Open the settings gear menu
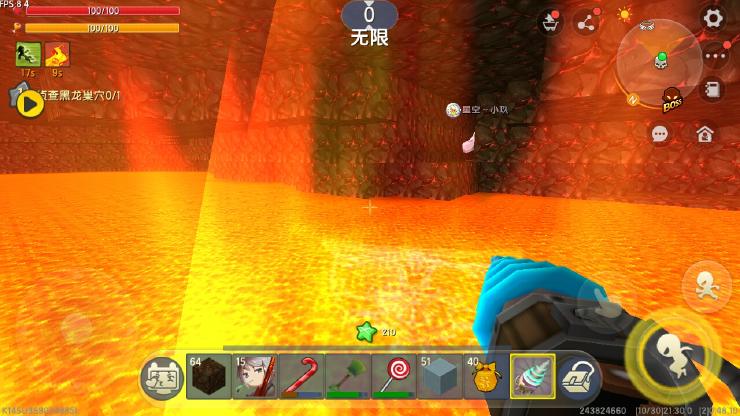The height and width of the screenshot is (416, 740). 713,18
